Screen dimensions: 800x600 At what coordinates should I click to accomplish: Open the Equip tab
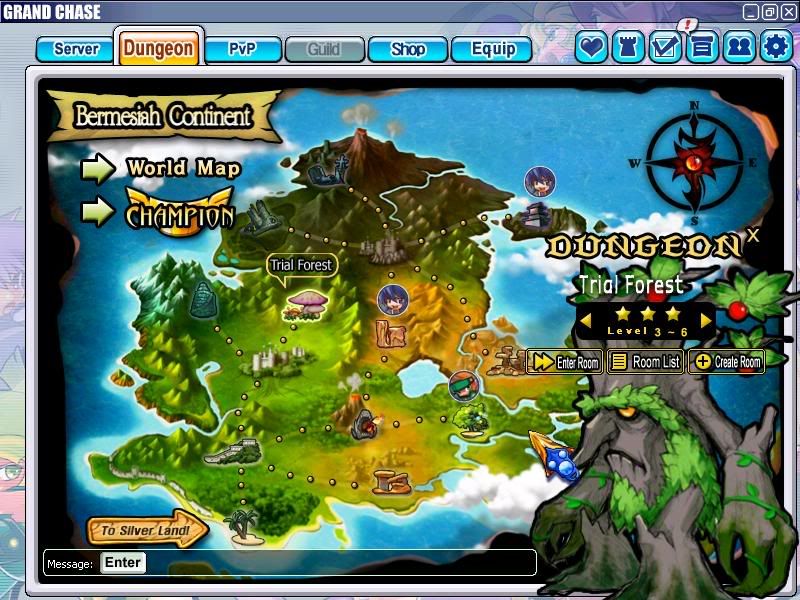[492, 49]
